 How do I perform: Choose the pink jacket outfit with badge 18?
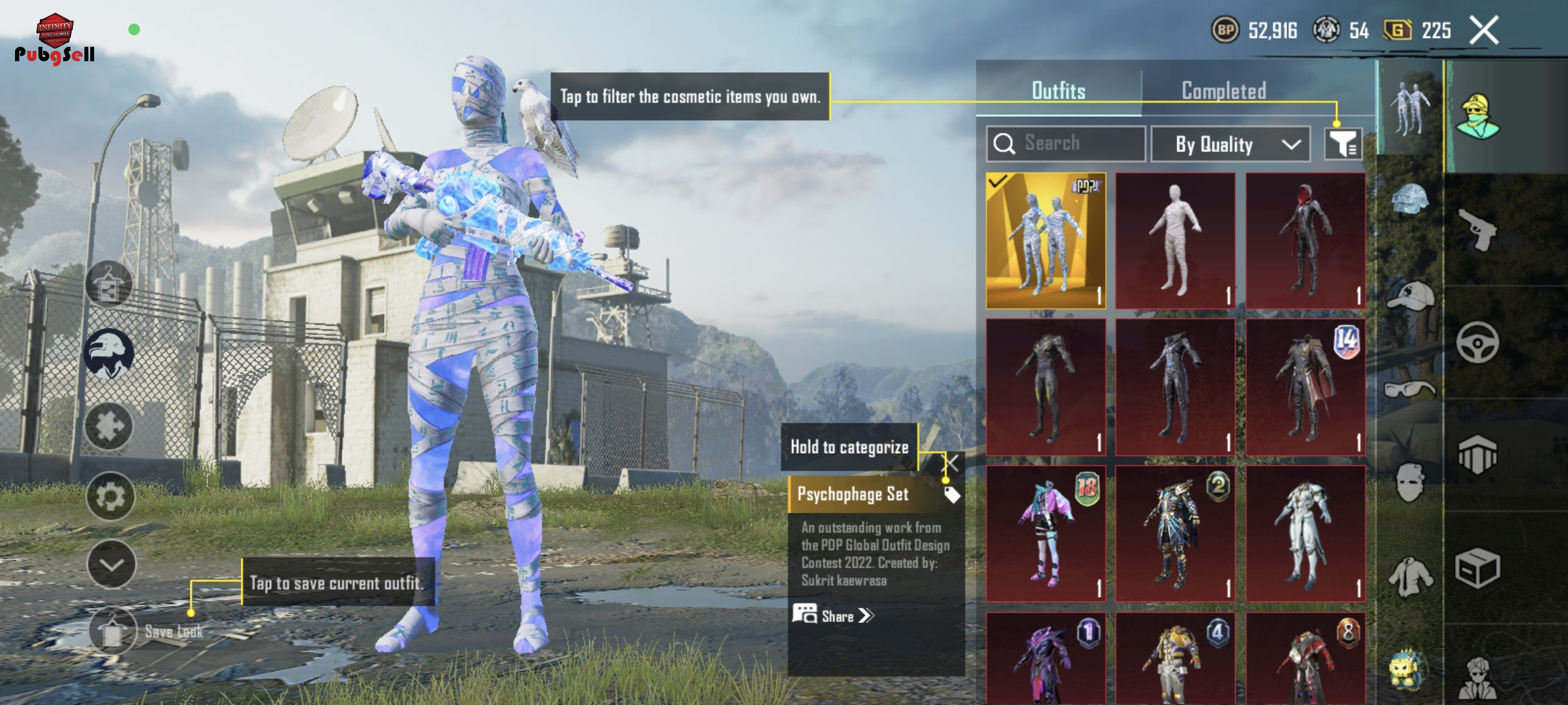click(x=1046, y=533)
